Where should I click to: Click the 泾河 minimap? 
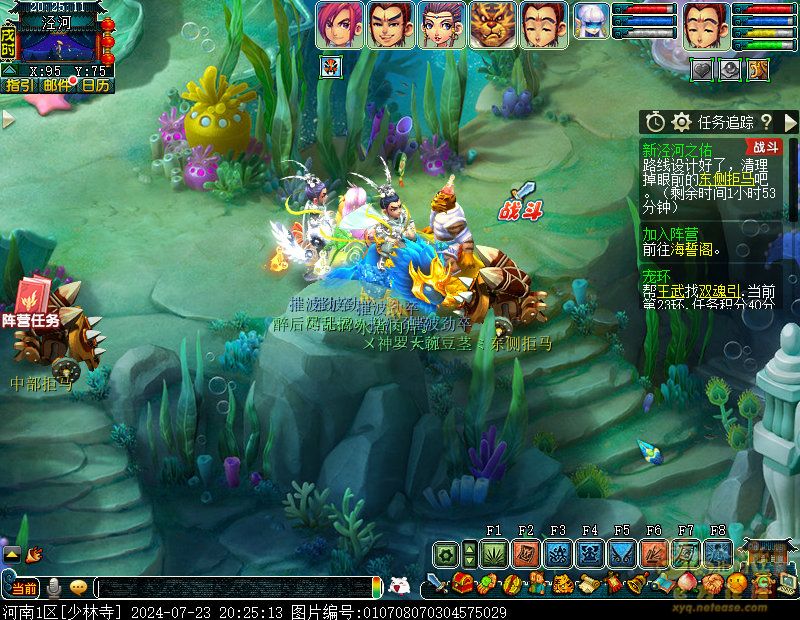58,44
